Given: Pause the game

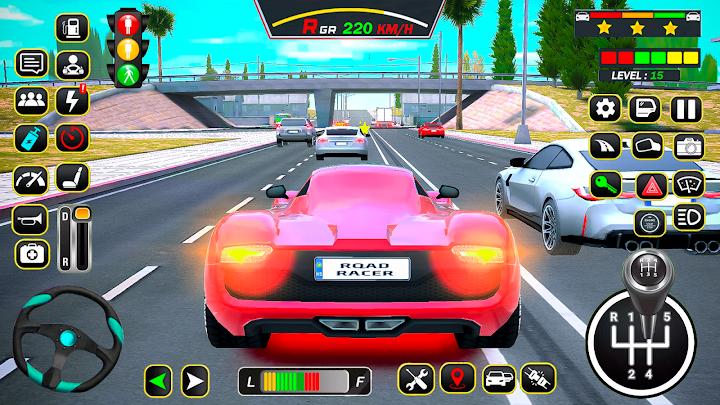Looking at the screenshot, I should tap(685, 108).
